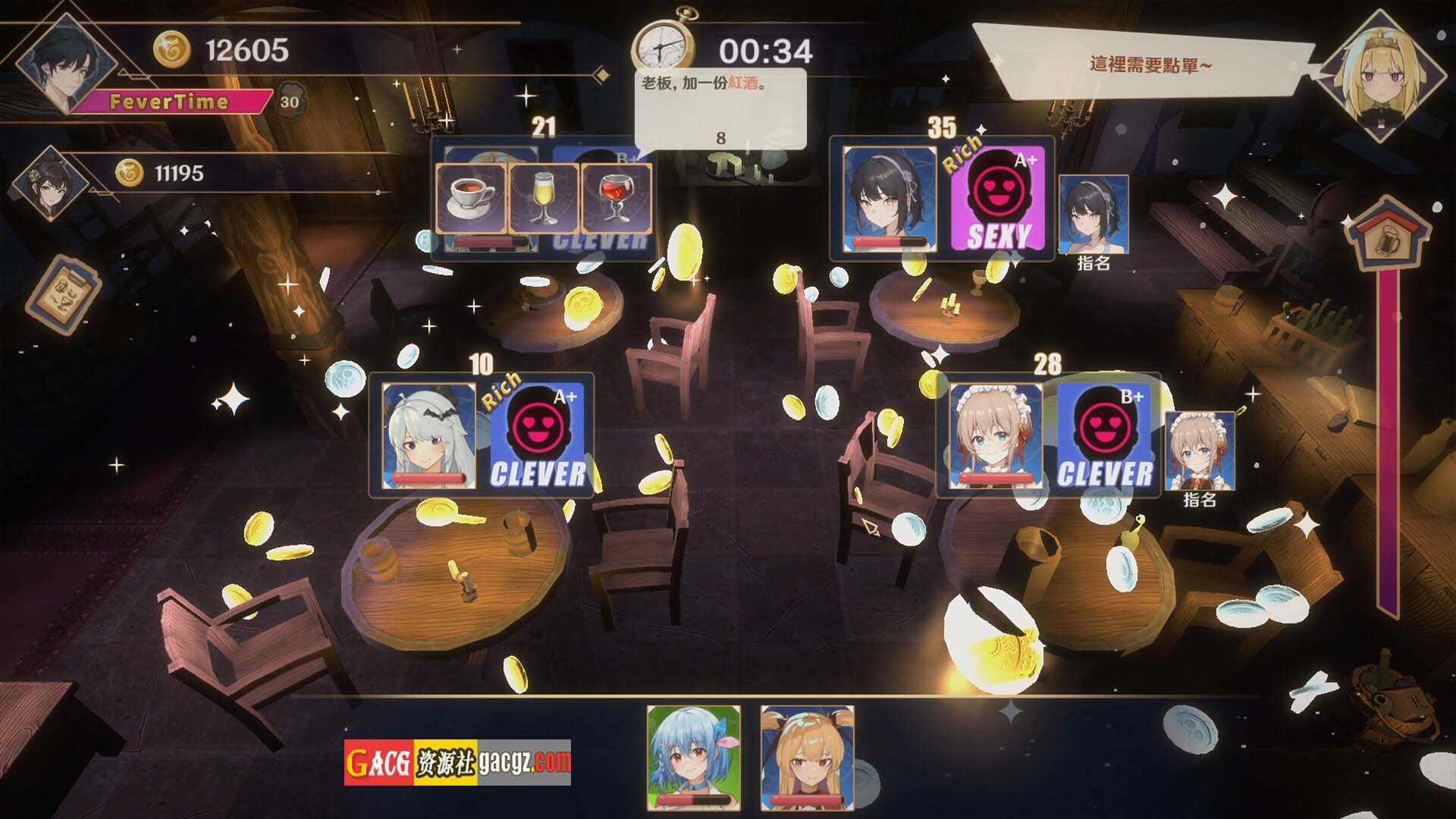Select the black-haired girl table card

click(890, 199)
